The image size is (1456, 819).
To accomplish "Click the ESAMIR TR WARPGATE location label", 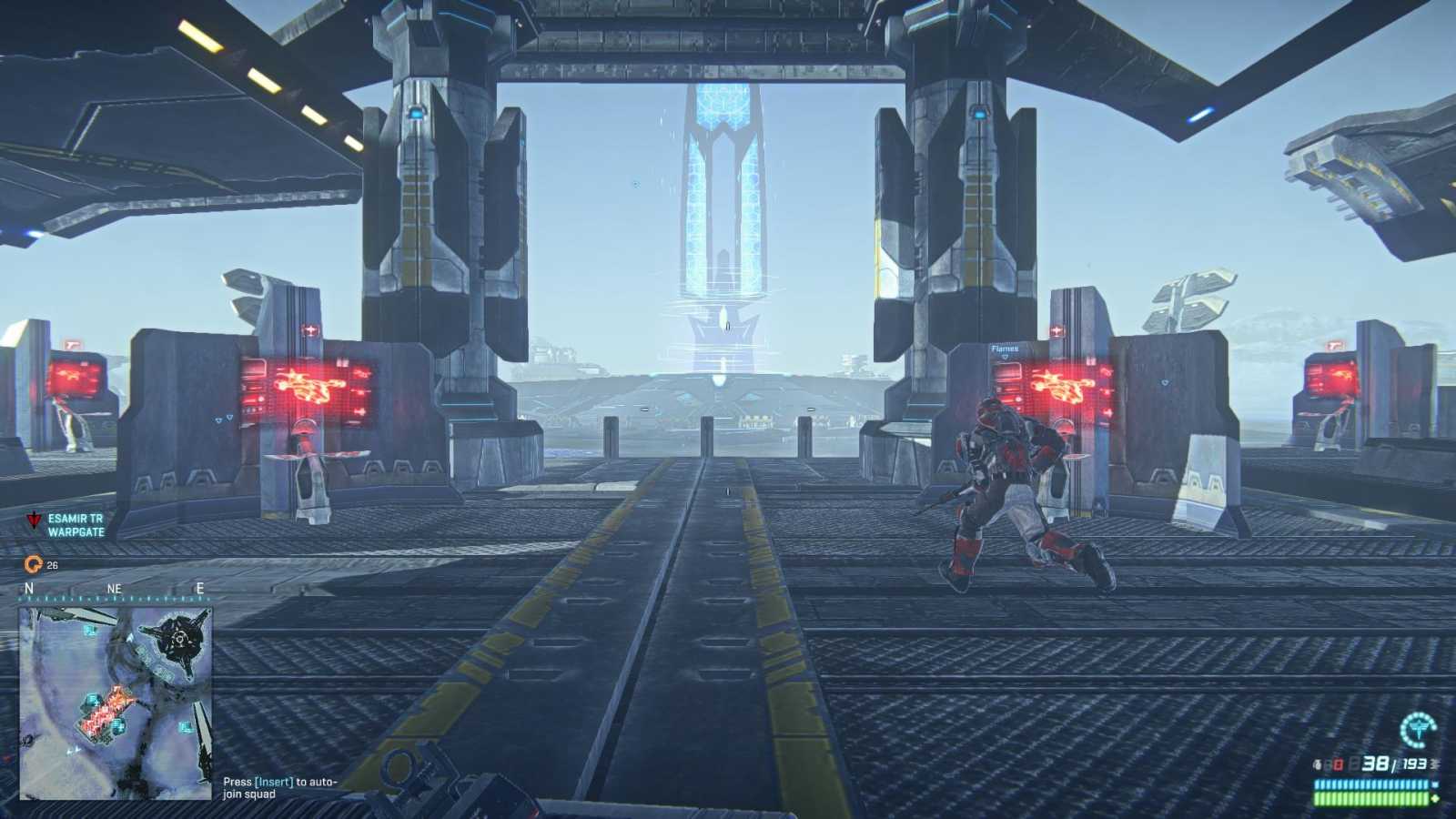I will [77, 526].
